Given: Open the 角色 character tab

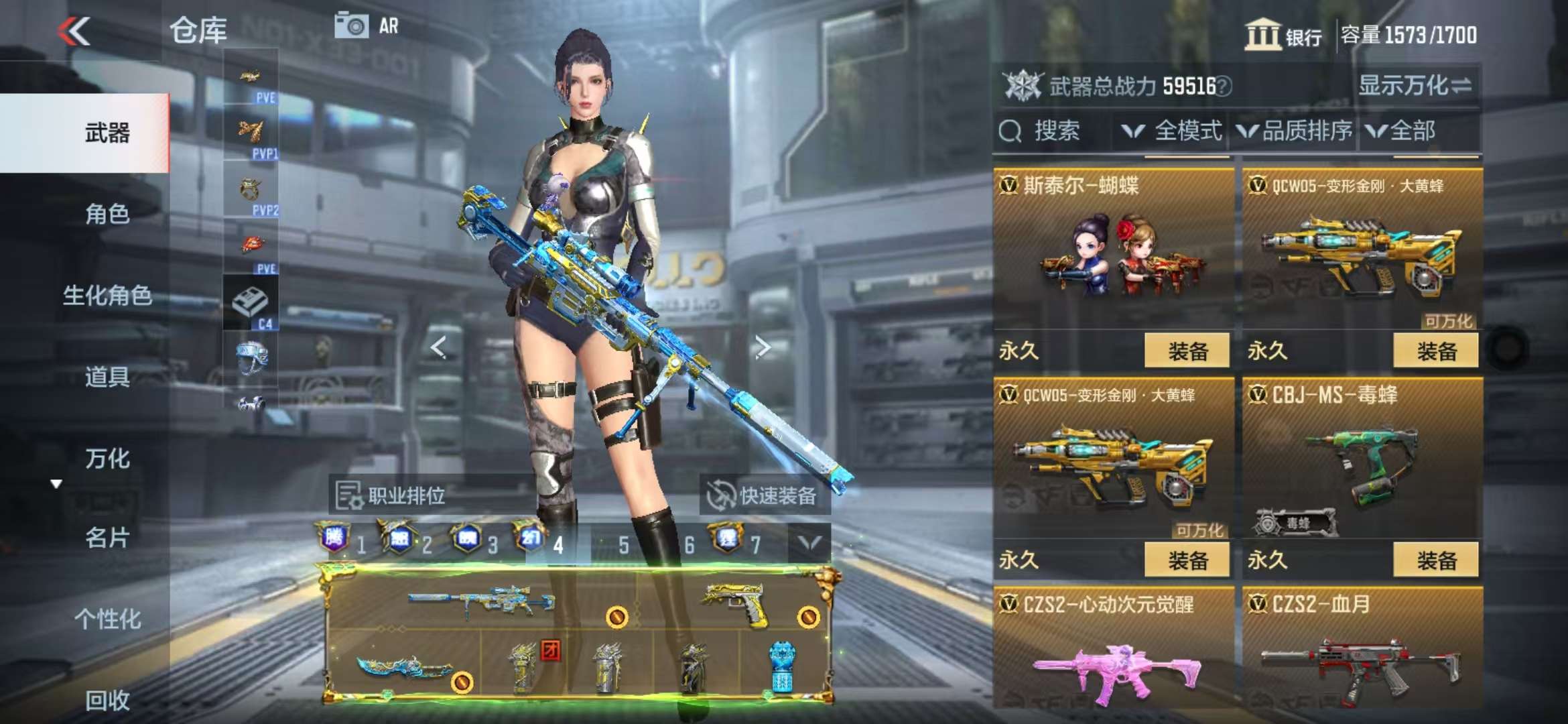Looking at the screenshot, I should click(107, 214).
